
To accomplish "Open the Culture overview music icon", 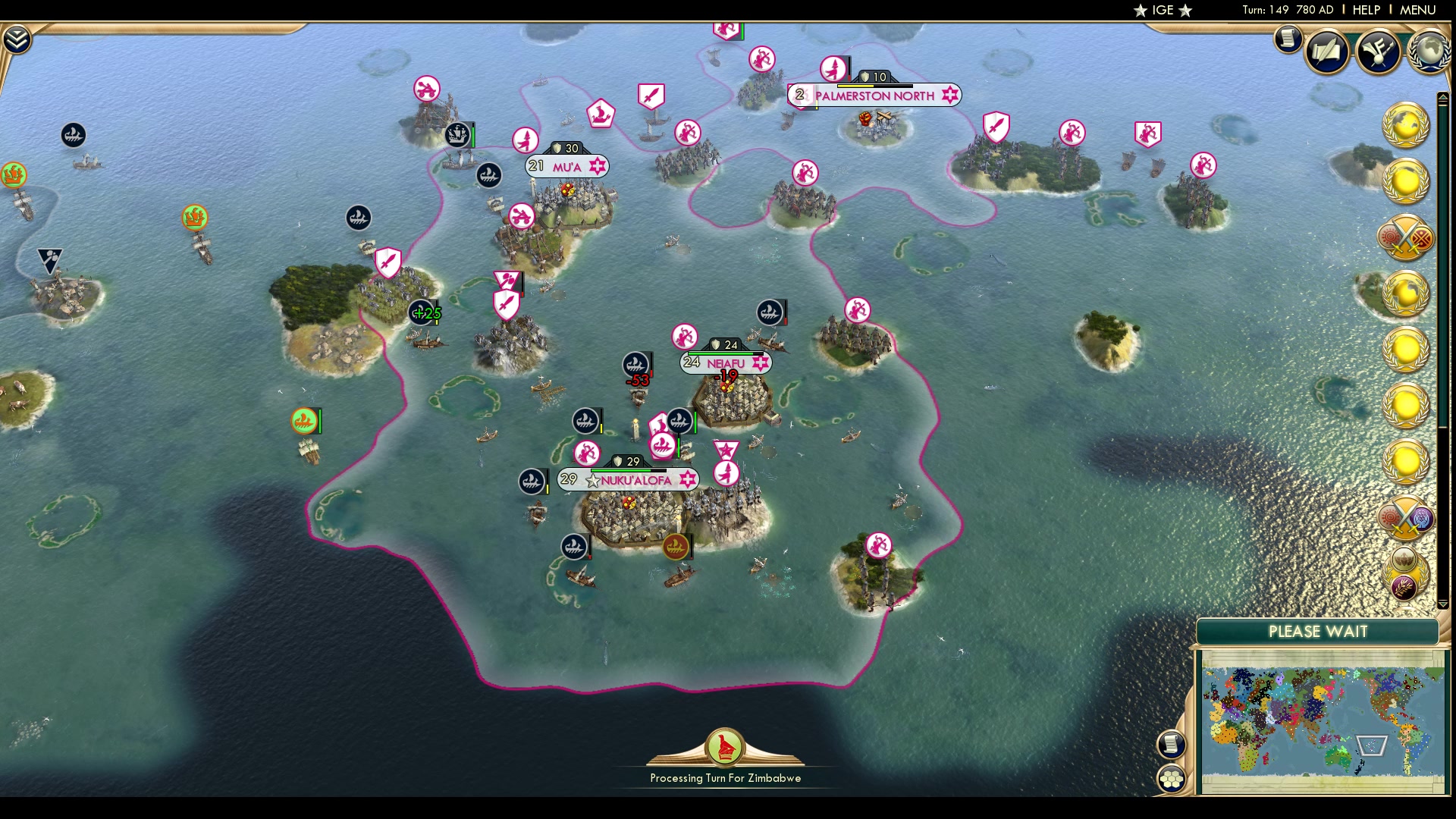I will (1379, 52).
